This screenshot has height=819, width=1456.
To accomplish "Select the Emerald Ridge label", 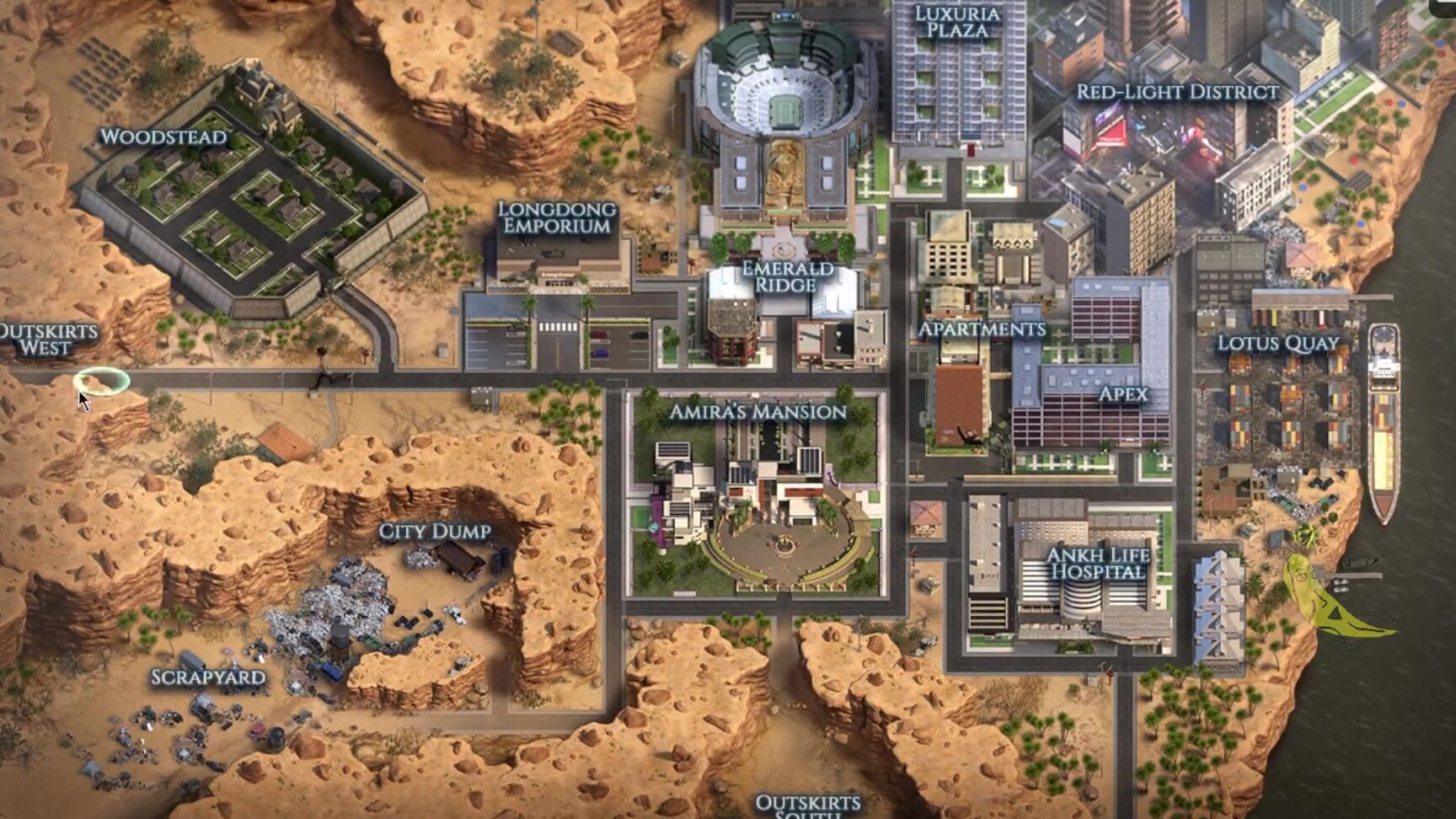I will click(x=786, y=281).
